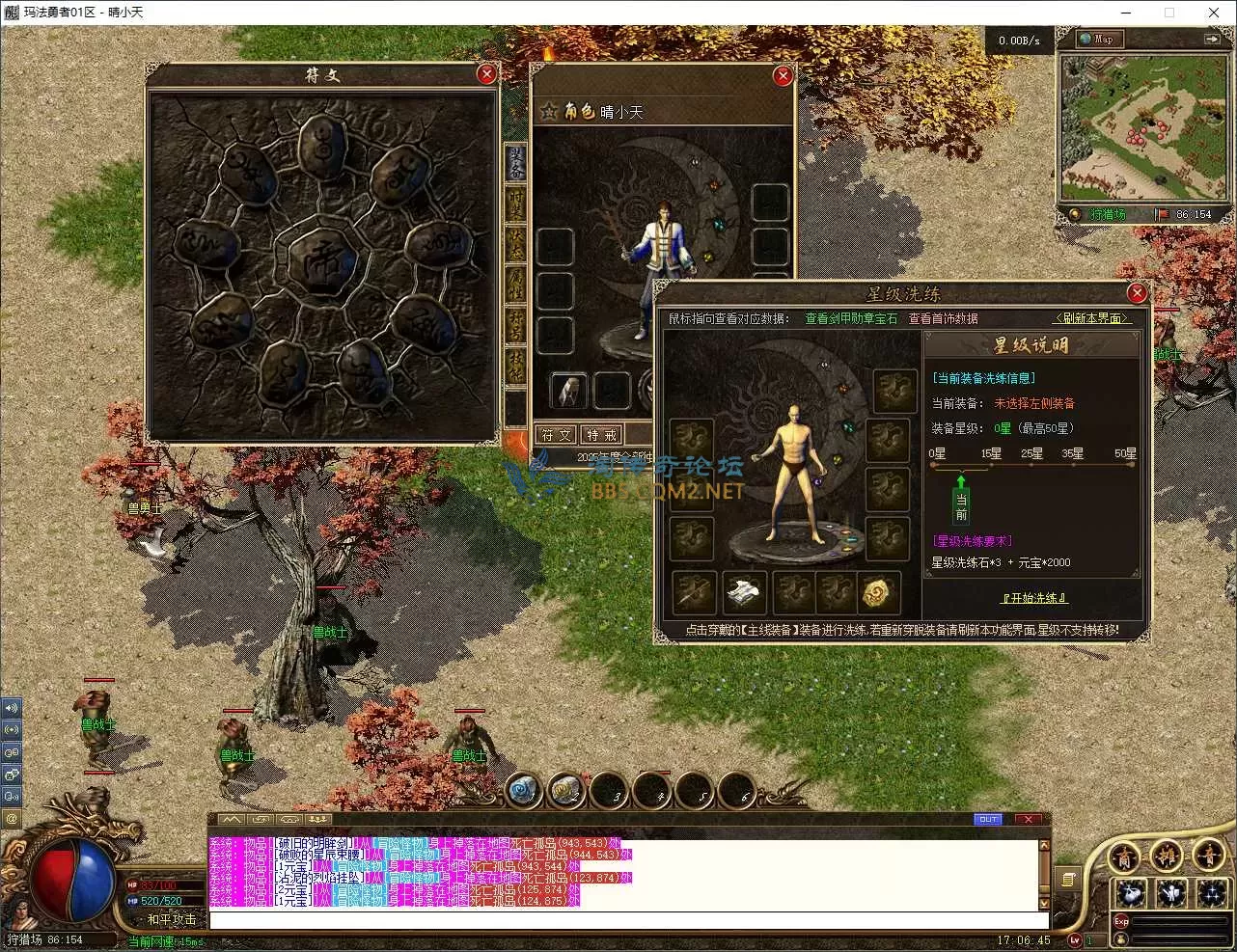Open the 特戒 special ring button
Screen dimensions: 1237x952
click(601, 435)
